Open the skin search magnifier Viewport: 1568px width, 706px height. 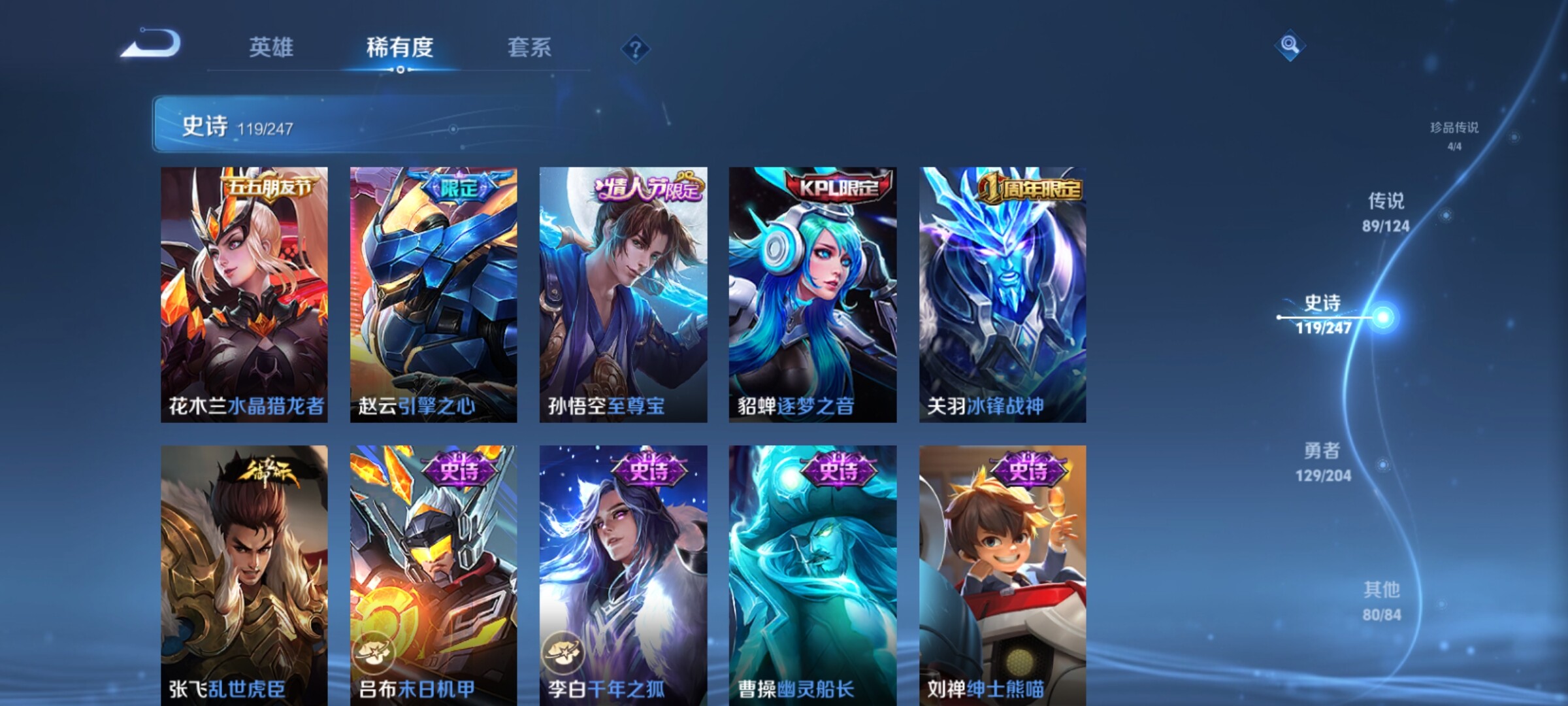click(1290, 45)
